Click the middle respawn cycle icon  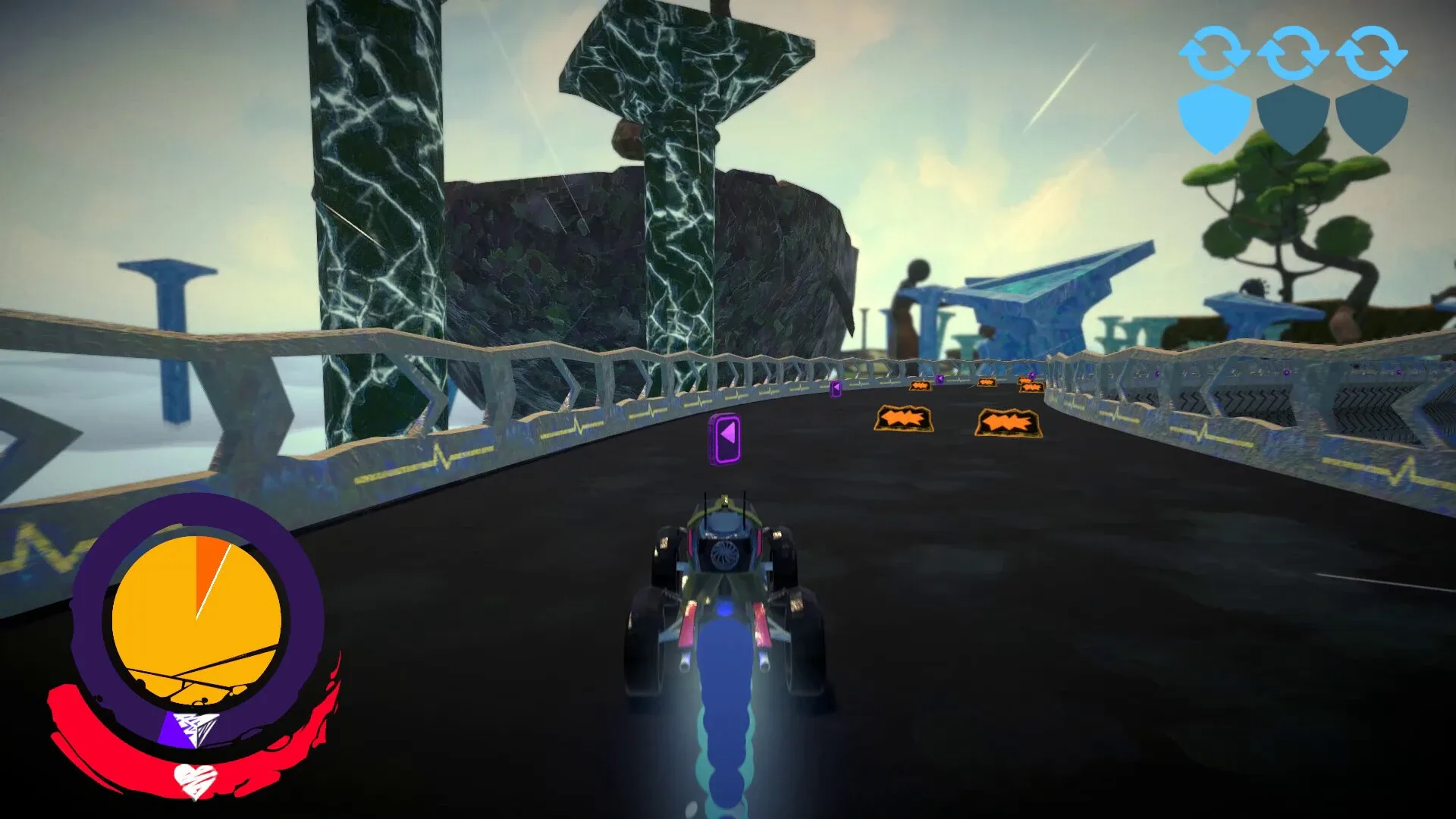(1291, 55)
